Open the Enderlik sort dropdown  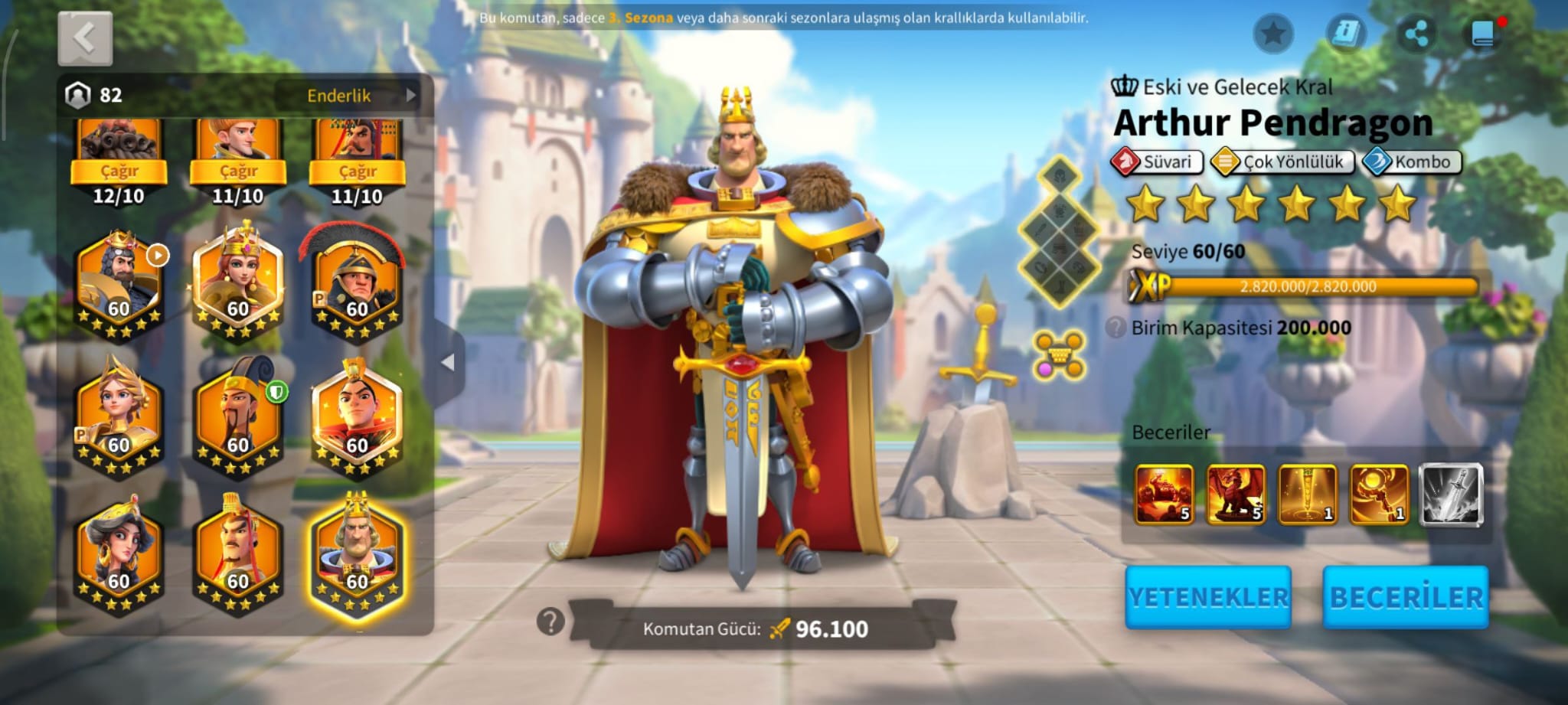[349, 96]
